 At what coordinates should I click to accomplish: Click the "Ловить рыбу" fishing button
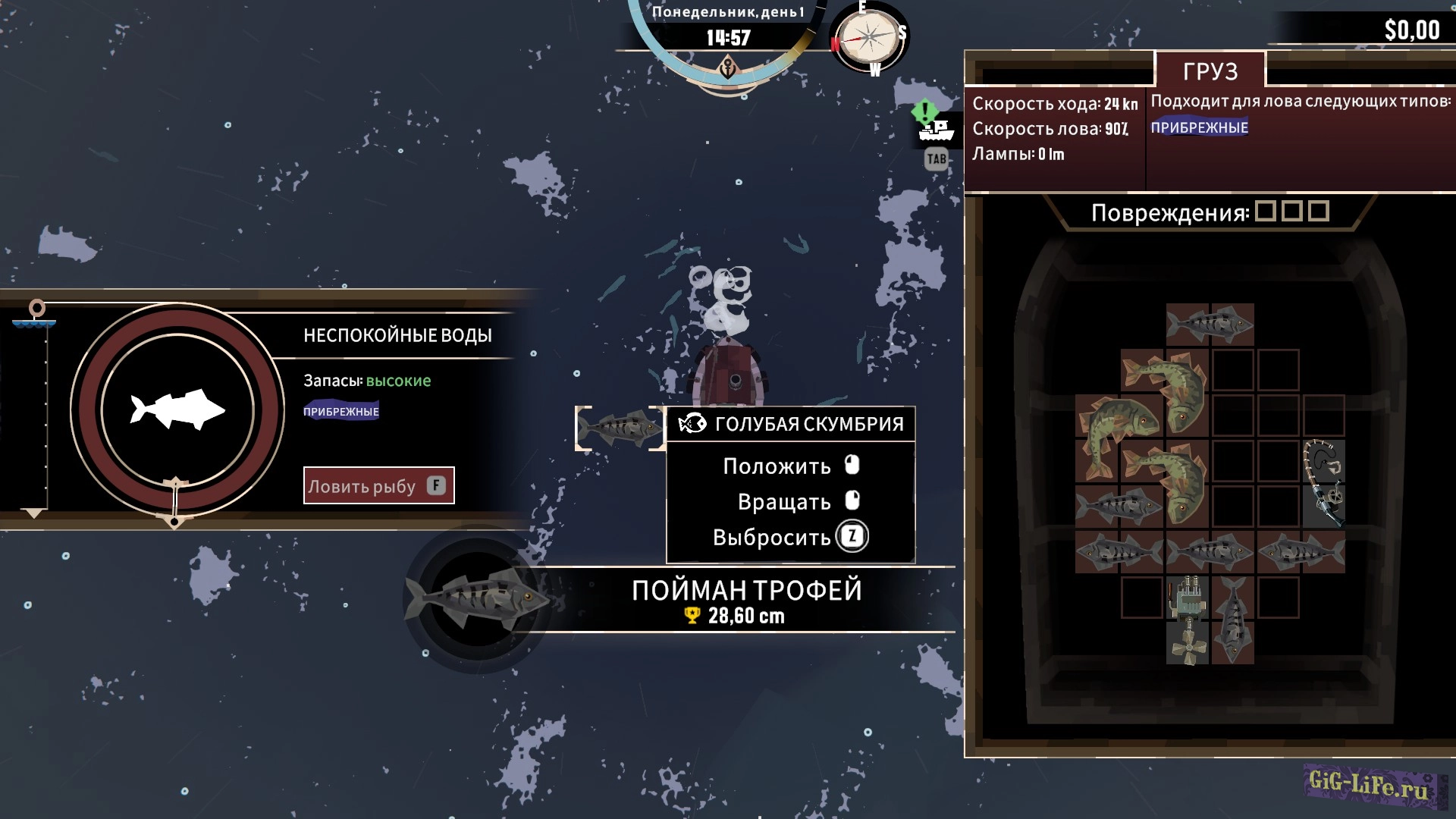tap(378, 485)
